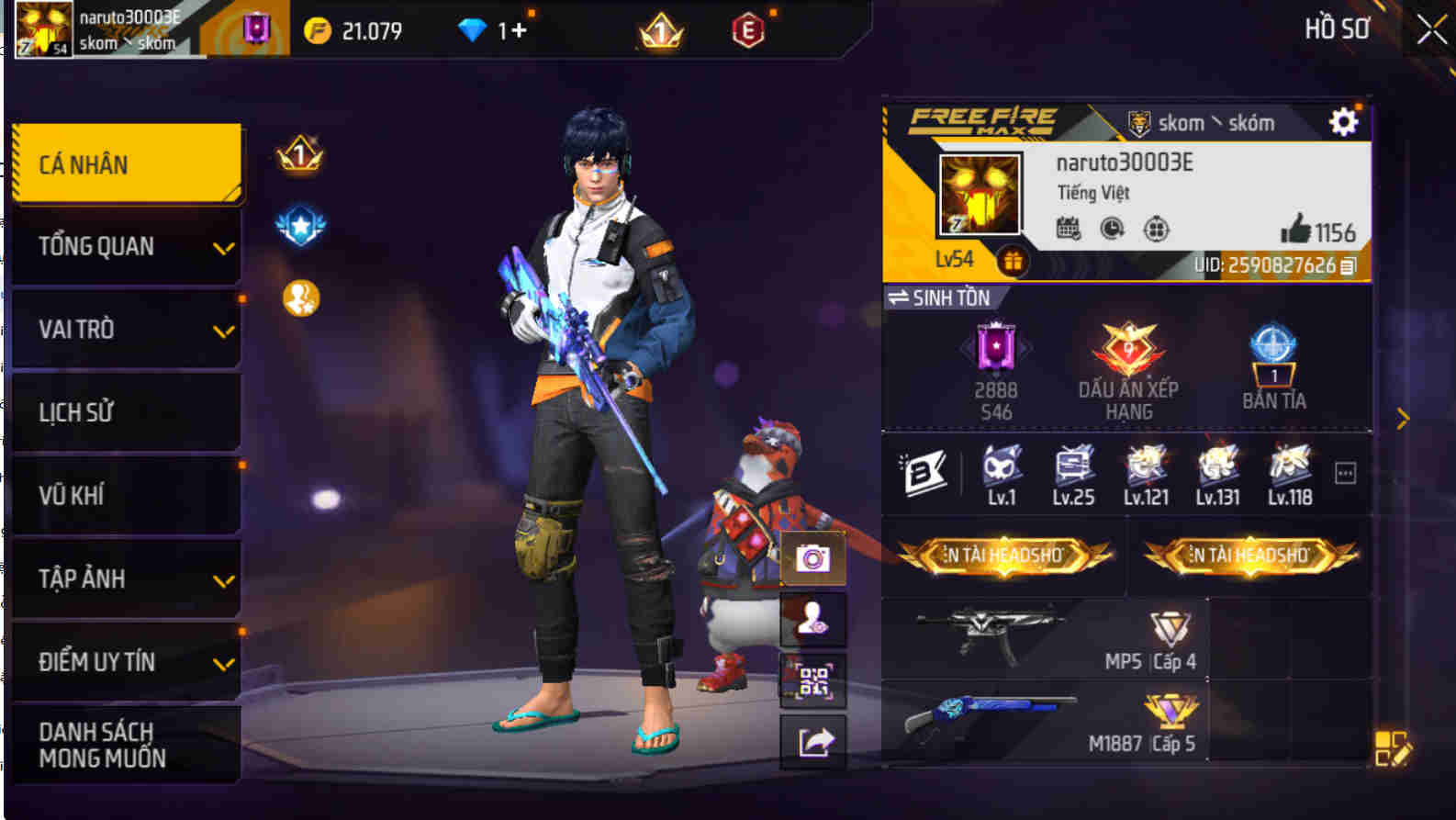Switch to the VŨ KHÍ tab
This screenshot has width=1456, height=820.
(x=126, y=494)
